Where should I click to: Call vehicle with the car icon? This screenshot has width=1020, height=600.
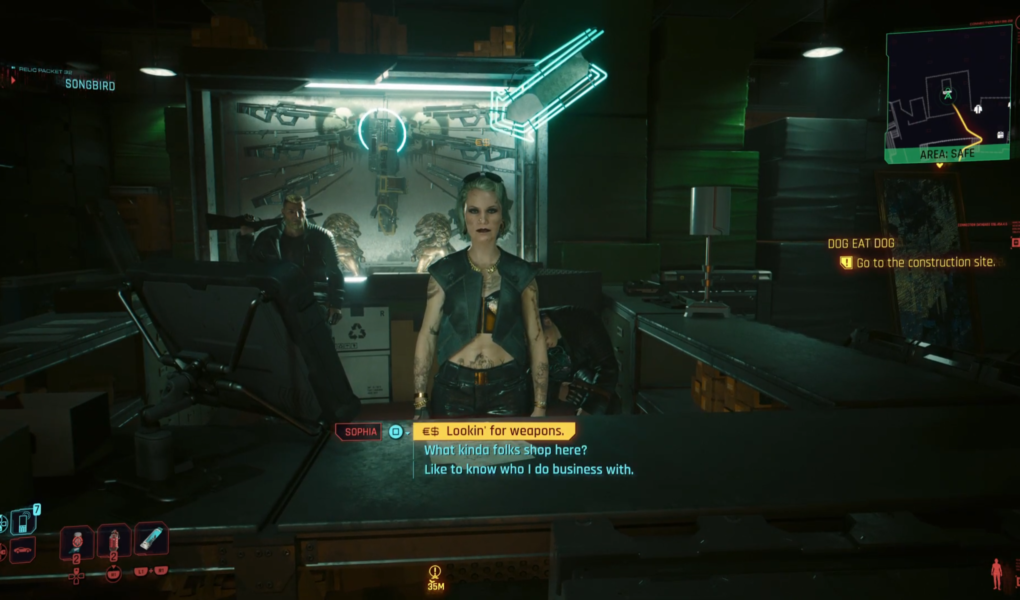22,548
